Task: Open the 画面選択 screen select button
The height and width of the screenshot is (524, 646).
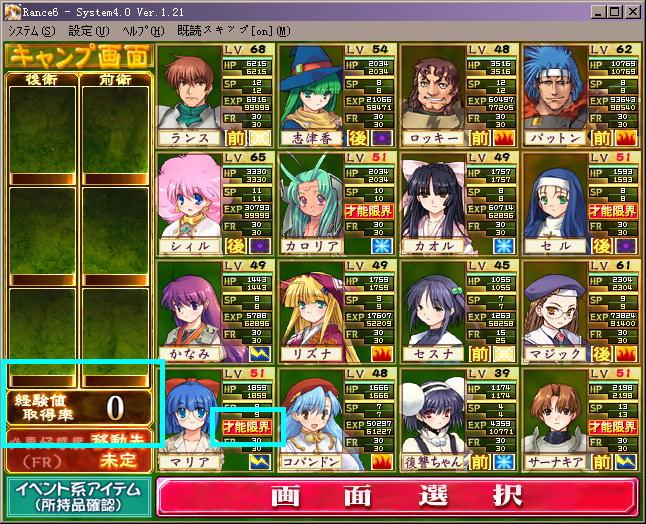Action: point(399,497)
